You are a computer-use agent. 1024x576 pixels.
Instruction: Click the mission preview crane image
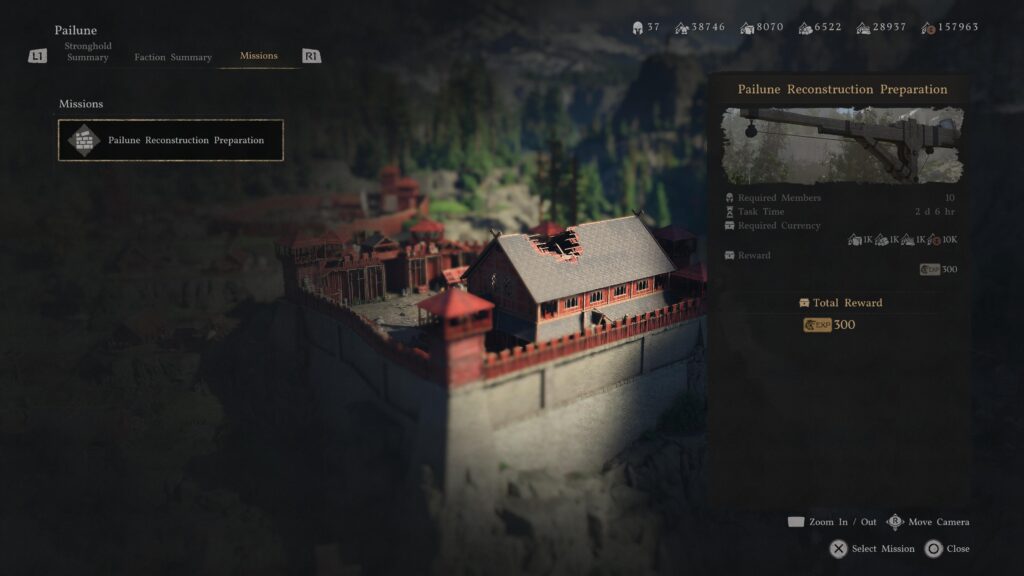point(842,145)
